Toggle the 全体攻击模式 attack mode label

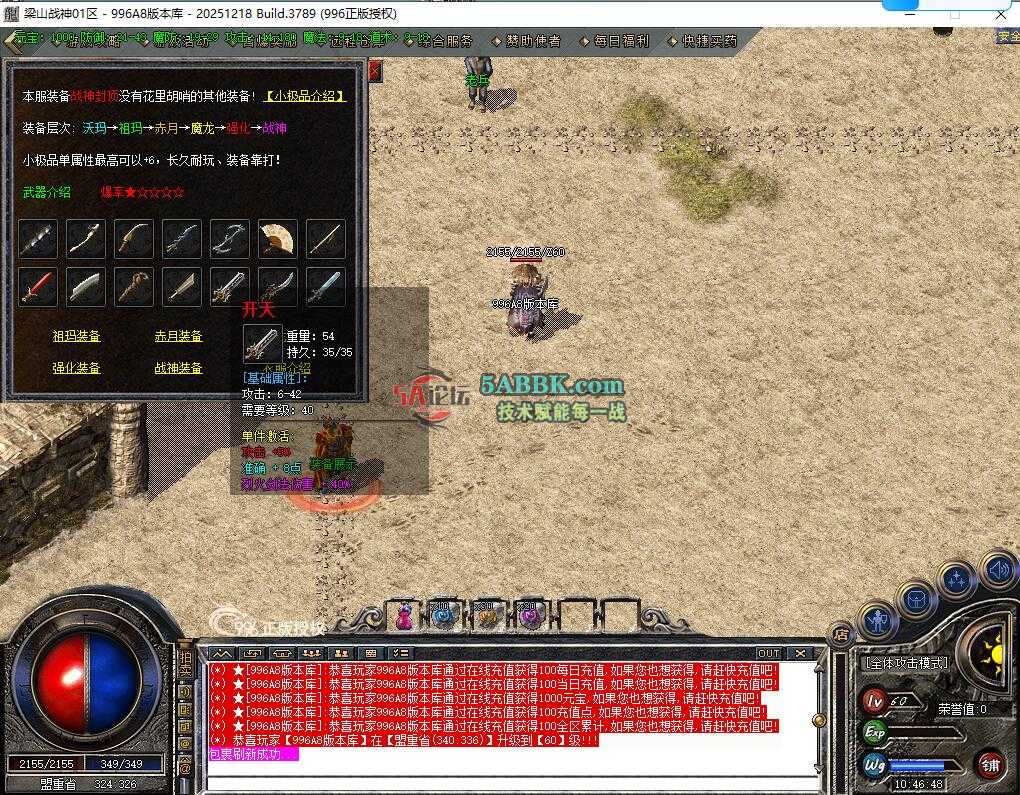(905, 663)
